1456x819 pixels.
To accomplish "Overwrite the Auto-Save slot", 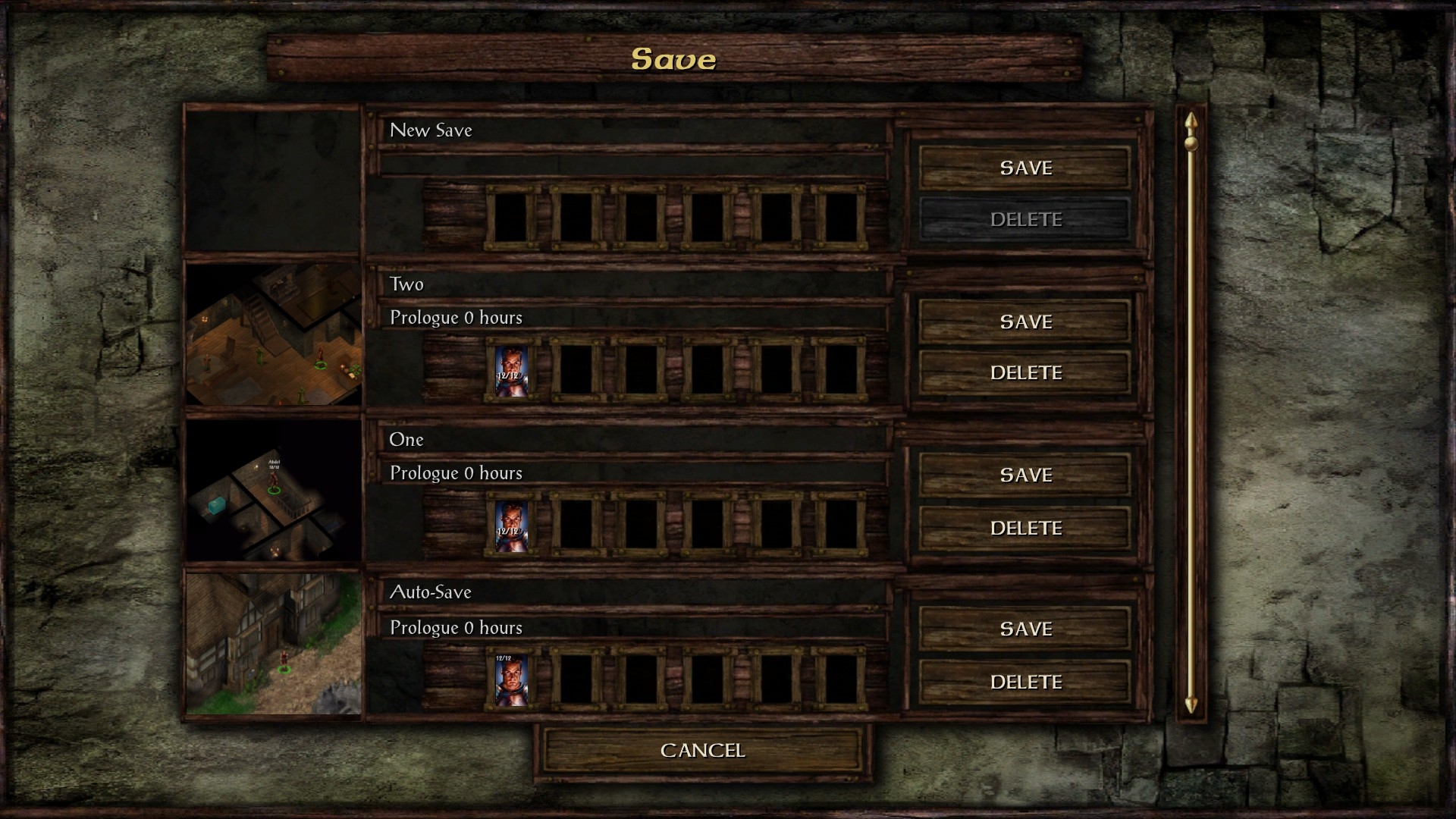I will click(1025, 629).
